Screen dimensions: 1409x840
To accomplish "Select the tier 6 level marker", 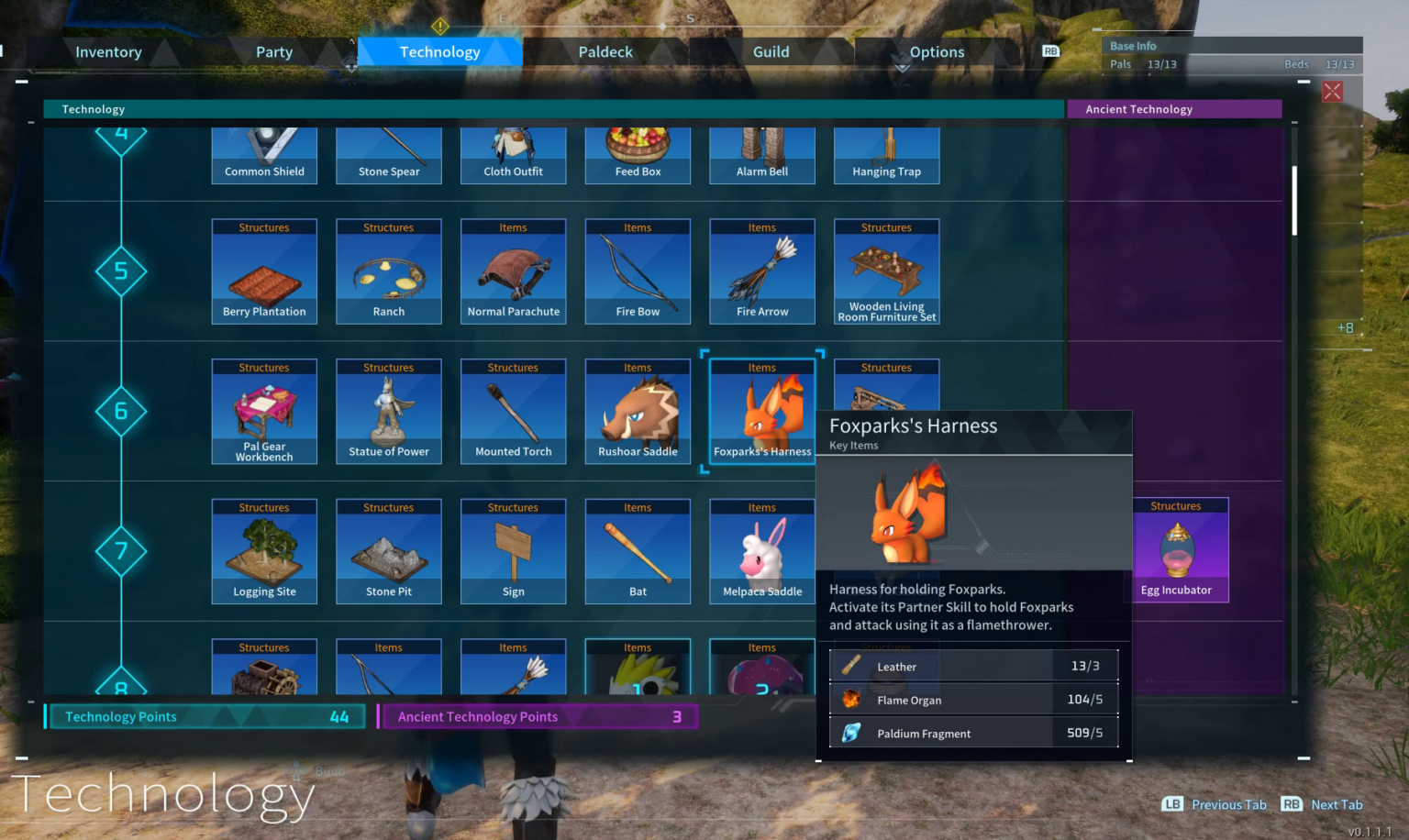I will [x=121, y=411].
